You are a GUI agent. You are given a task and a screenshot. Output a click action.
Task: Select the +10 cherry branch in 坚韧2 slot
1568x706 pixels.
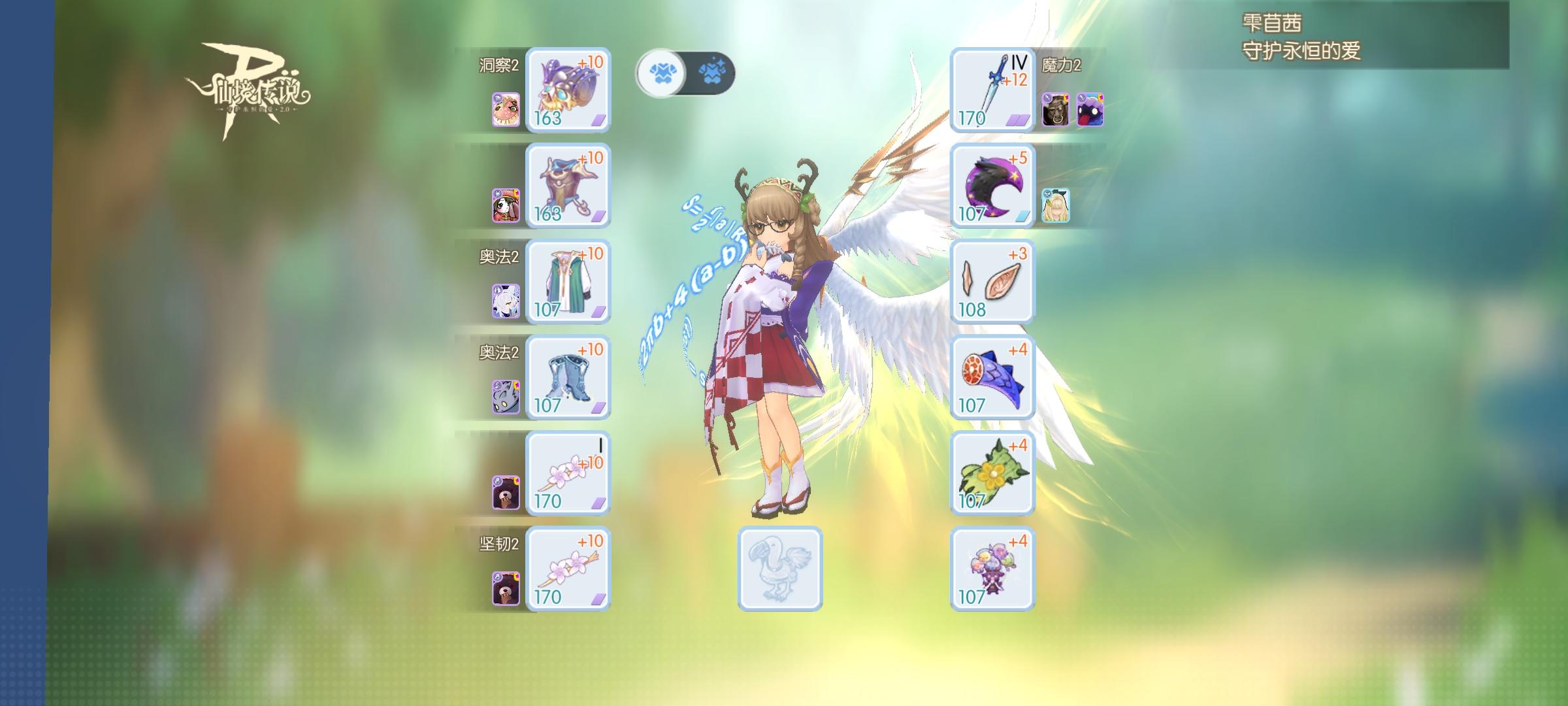point(568,569)
